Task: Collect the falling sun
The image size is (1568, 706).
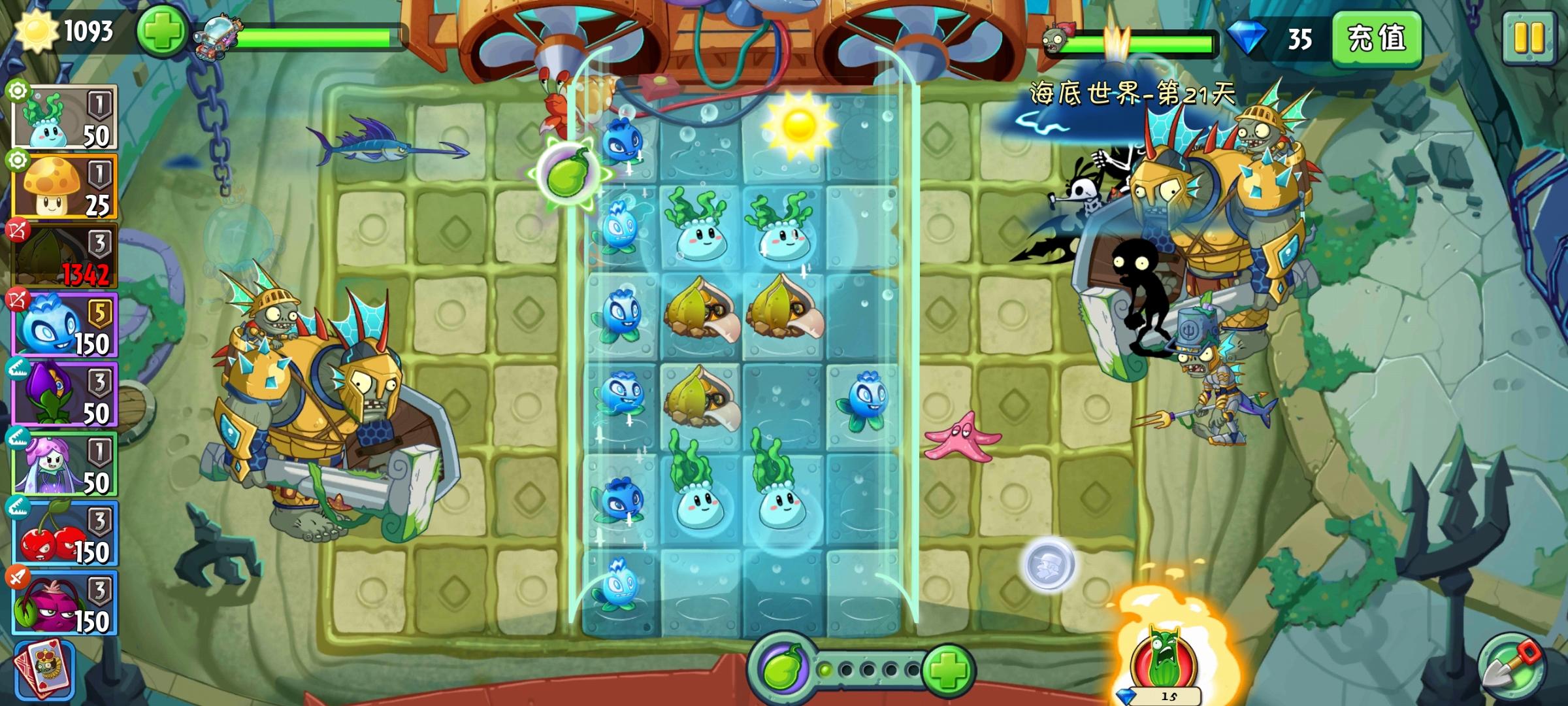Action: [798, 124]
